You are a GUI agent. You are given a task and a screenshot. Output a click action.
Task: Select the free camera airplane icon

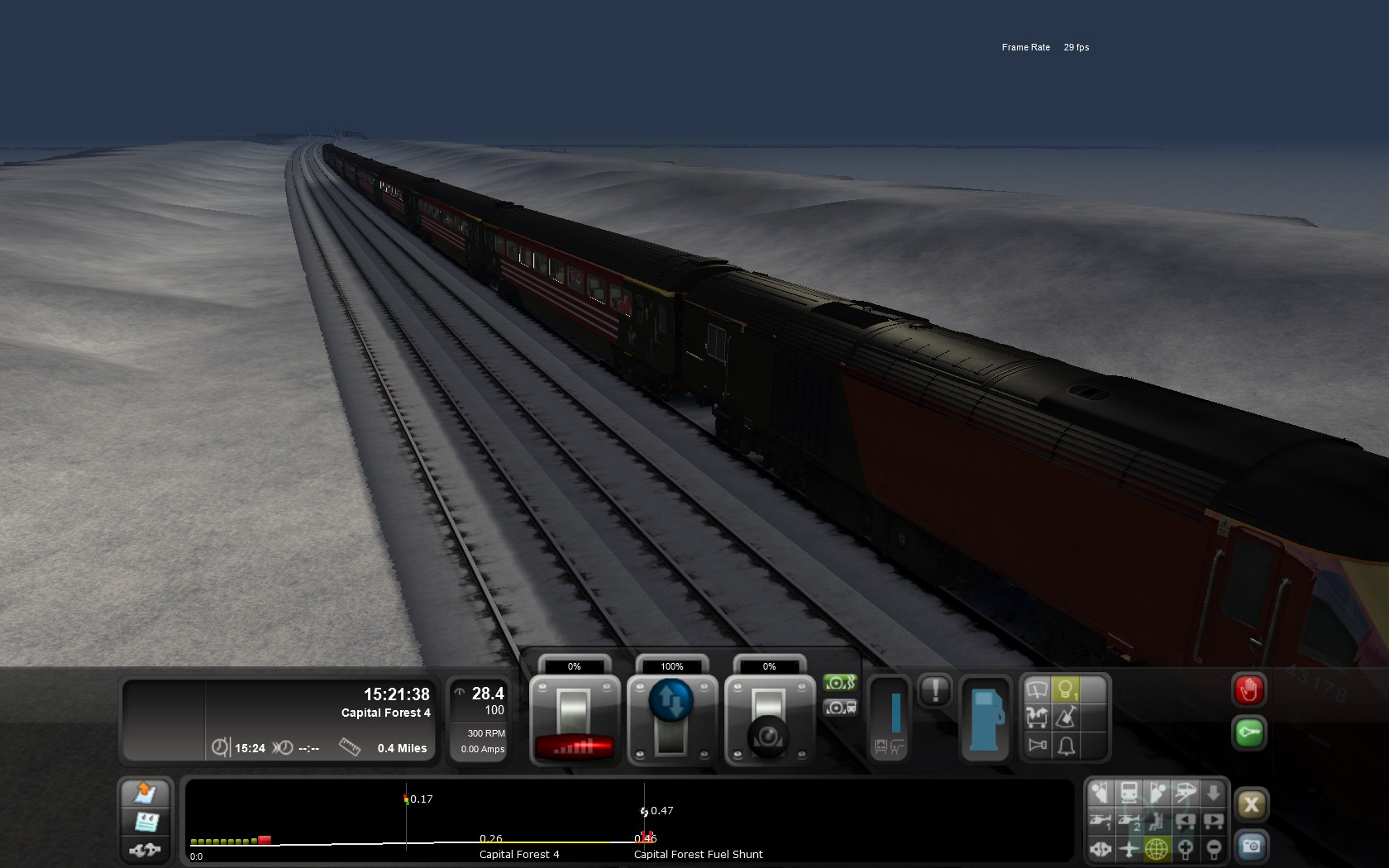1129,848
